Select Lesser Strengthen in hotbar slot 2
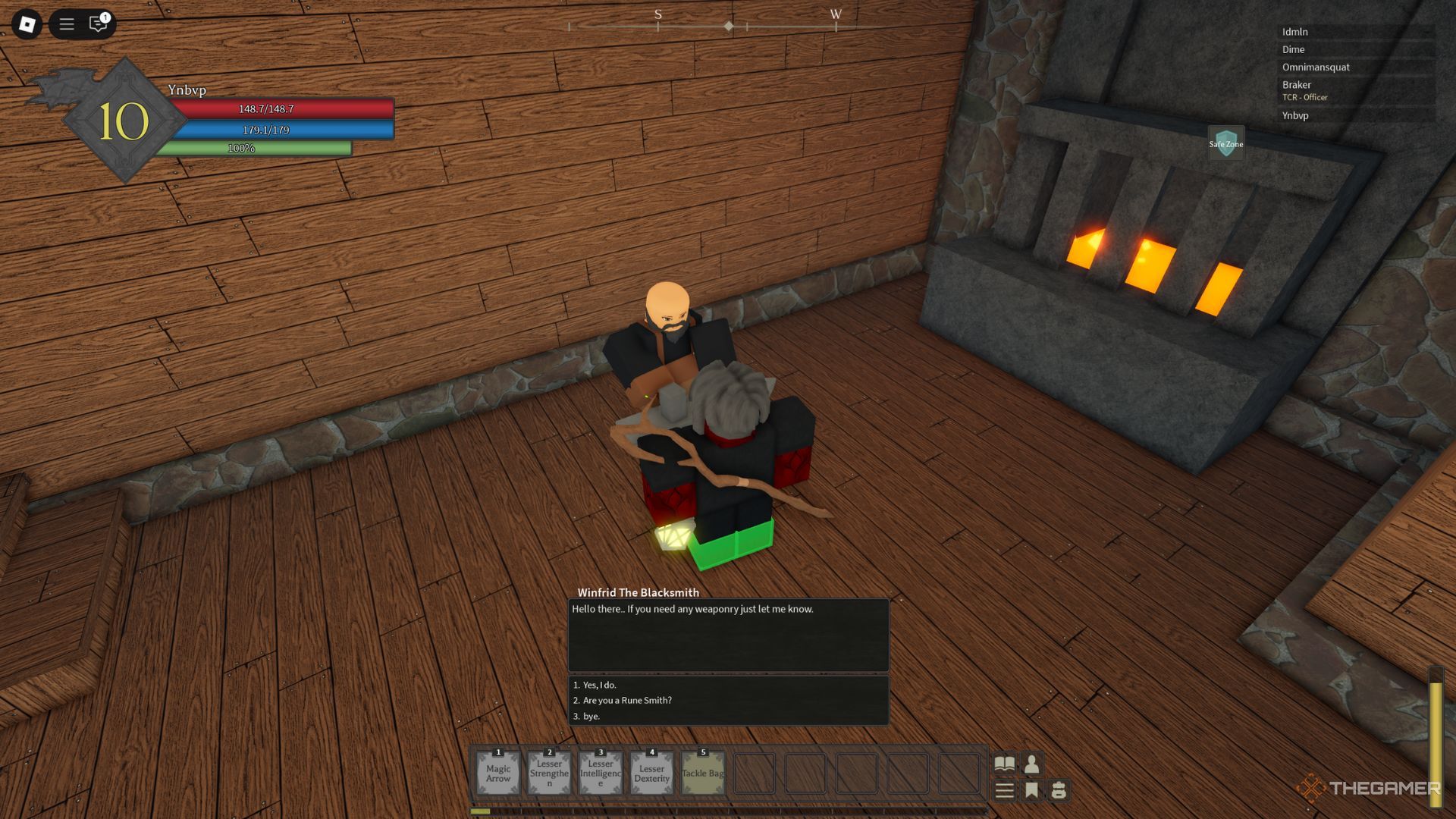The width and height of the screenshot is (1456, 819). click(548, 772)
